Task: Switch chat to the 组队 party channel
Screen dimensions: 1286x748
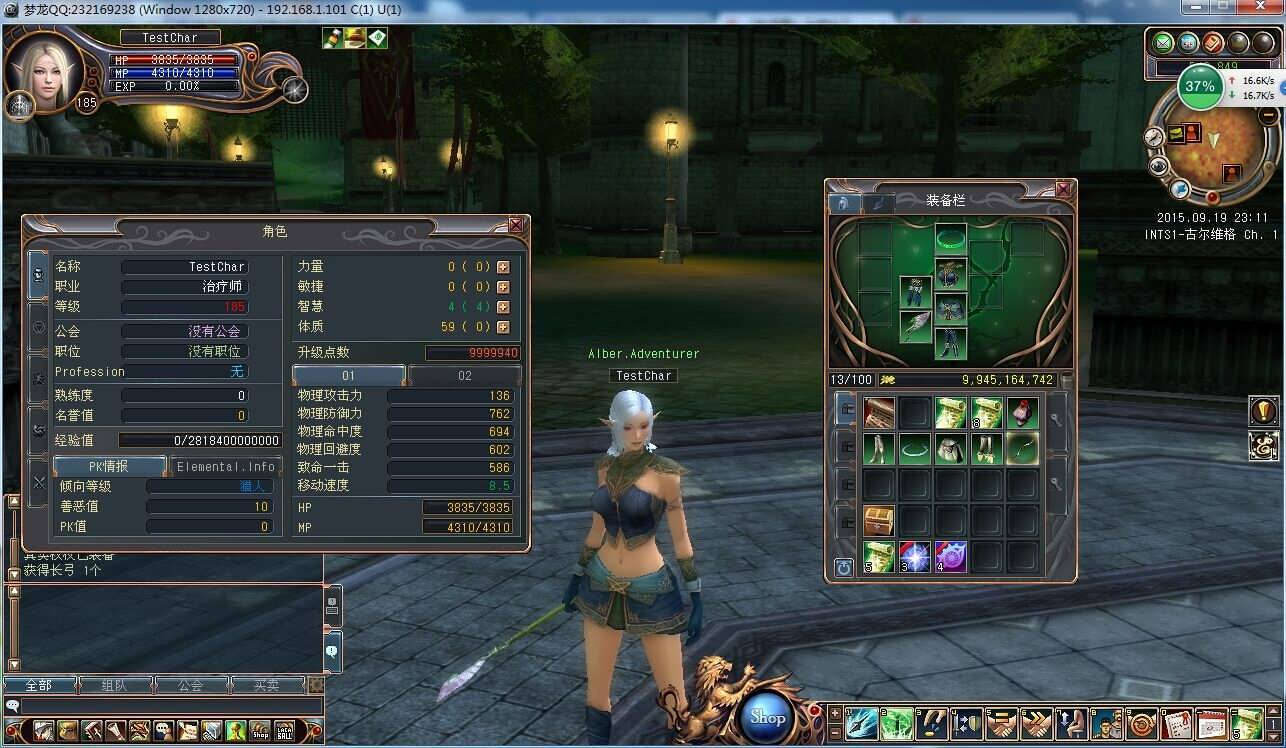Action: click(x=115, y=685)
